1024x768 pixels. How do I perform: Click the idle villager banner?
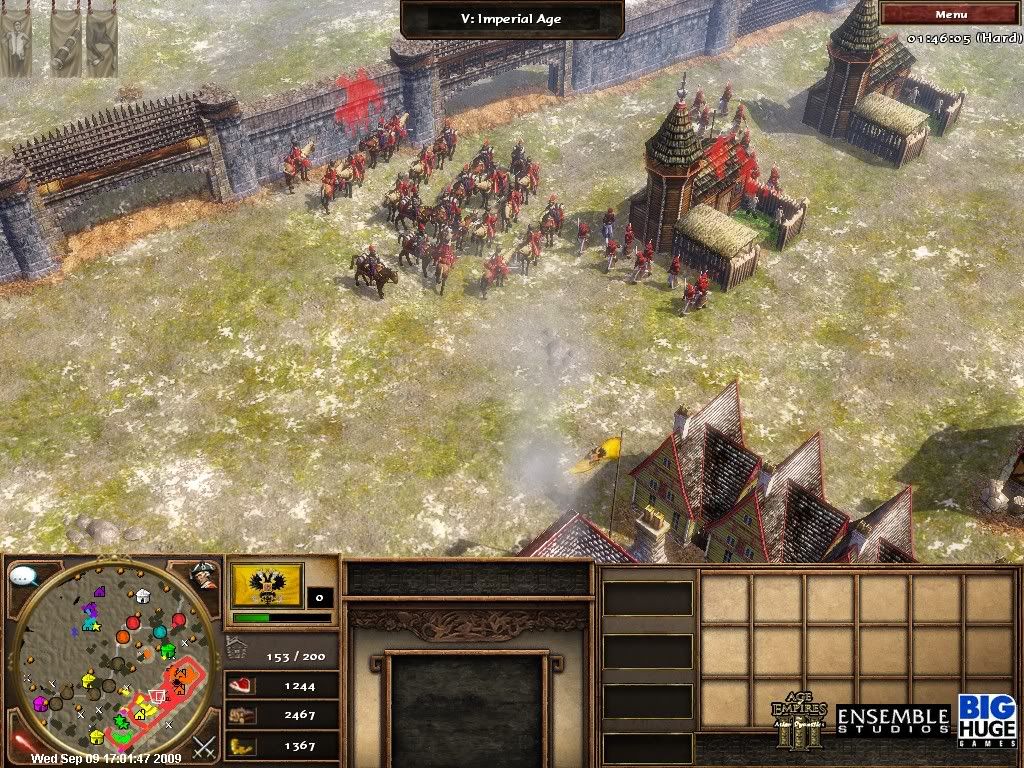tap(15, 40)
